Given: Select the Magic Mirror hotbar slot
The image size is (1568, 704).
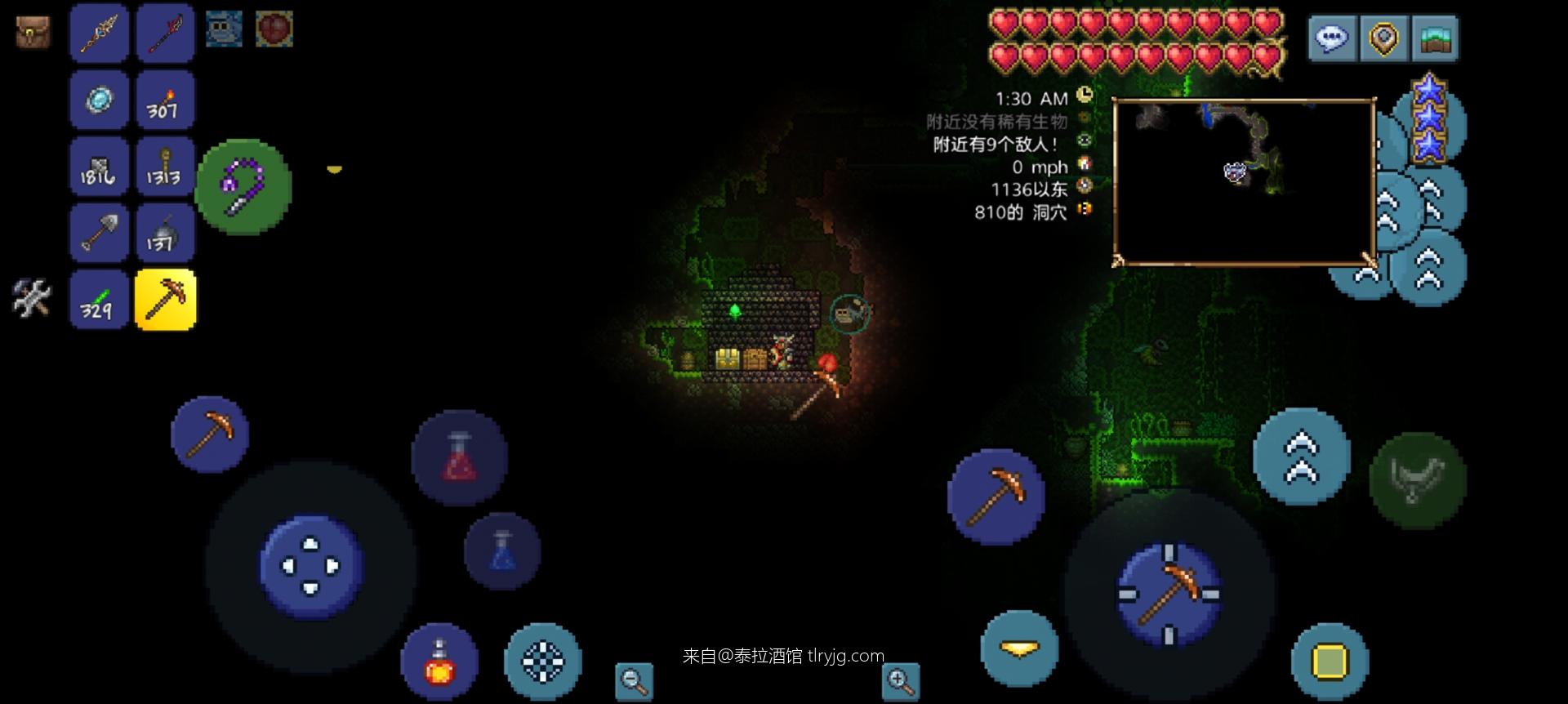Looking at the screenshot, I should [98, 100].
